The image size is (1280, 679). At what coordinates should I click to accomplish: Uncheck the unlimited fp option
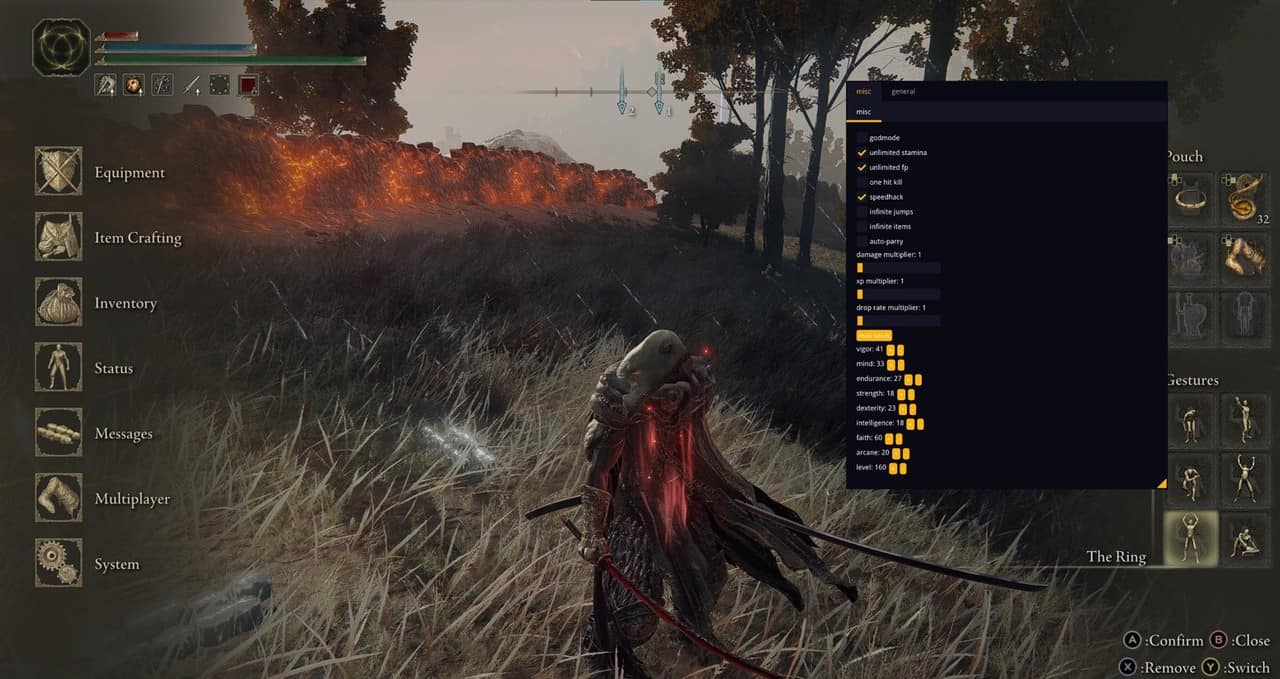[862, 168]
